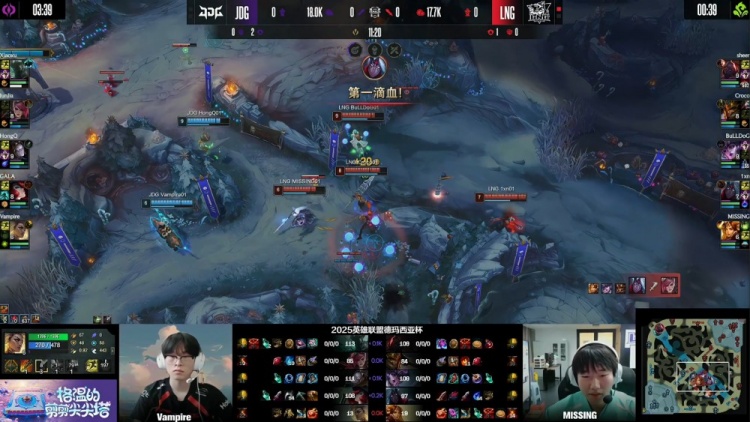Select sheer's champion portrait
Screen dimensions: 750x422
click(x=730, y=71)
